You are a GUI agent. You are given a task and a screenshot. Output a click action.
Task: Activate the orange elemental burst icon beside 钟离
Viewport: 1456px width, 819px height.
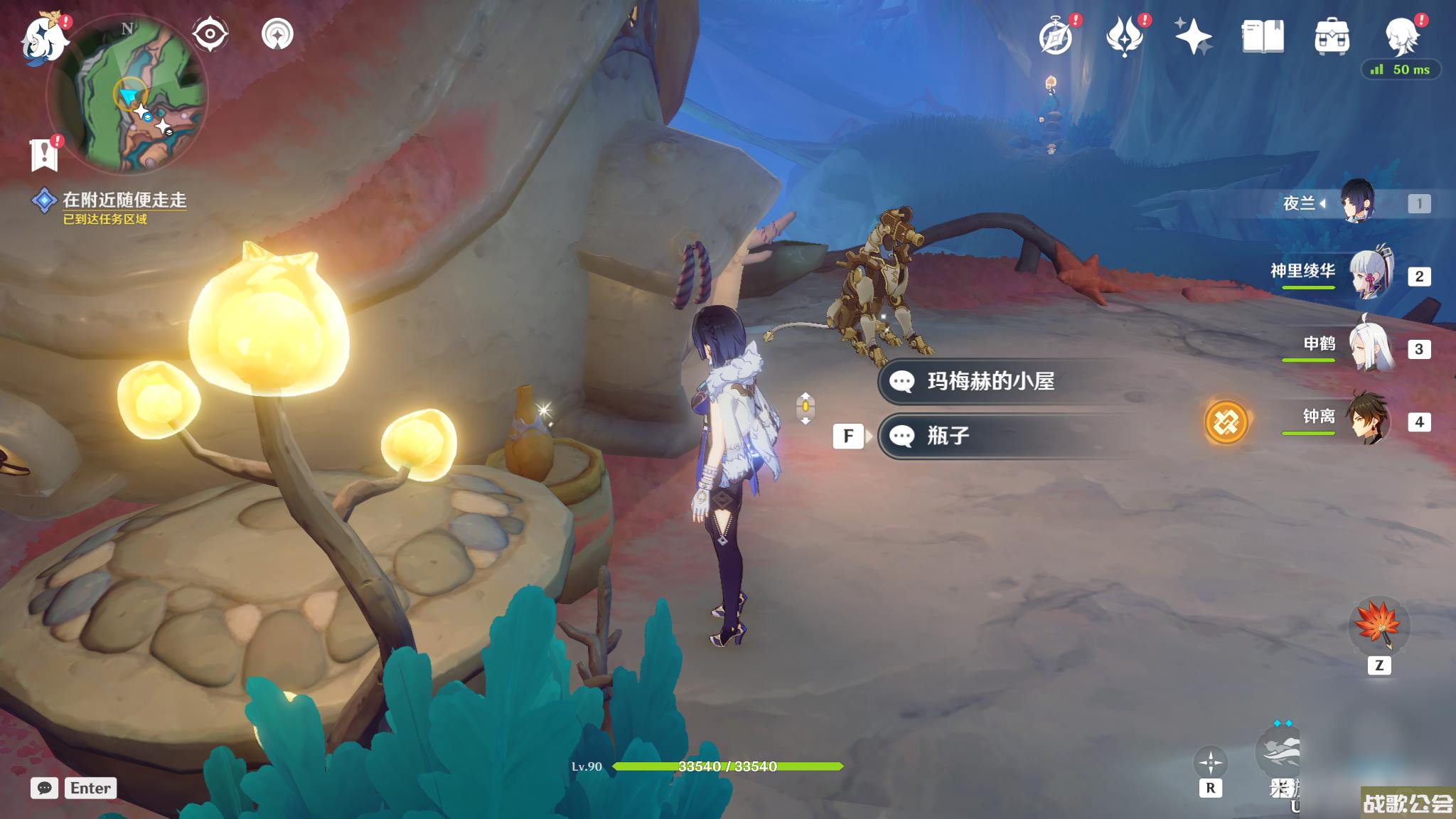(x=1226, y=422)
